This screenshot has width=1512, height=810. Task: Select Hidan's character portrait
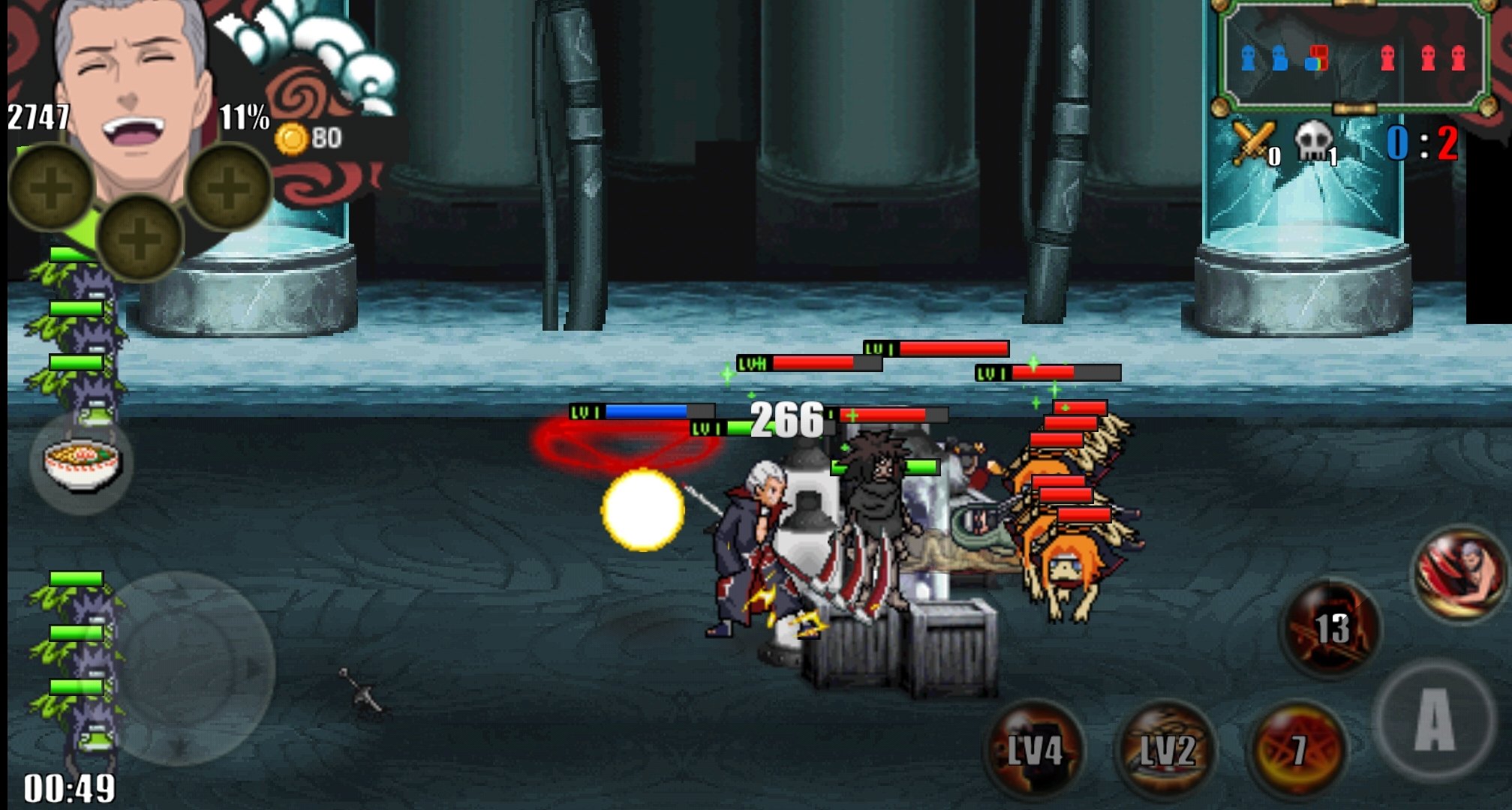[x=133, y=82]
